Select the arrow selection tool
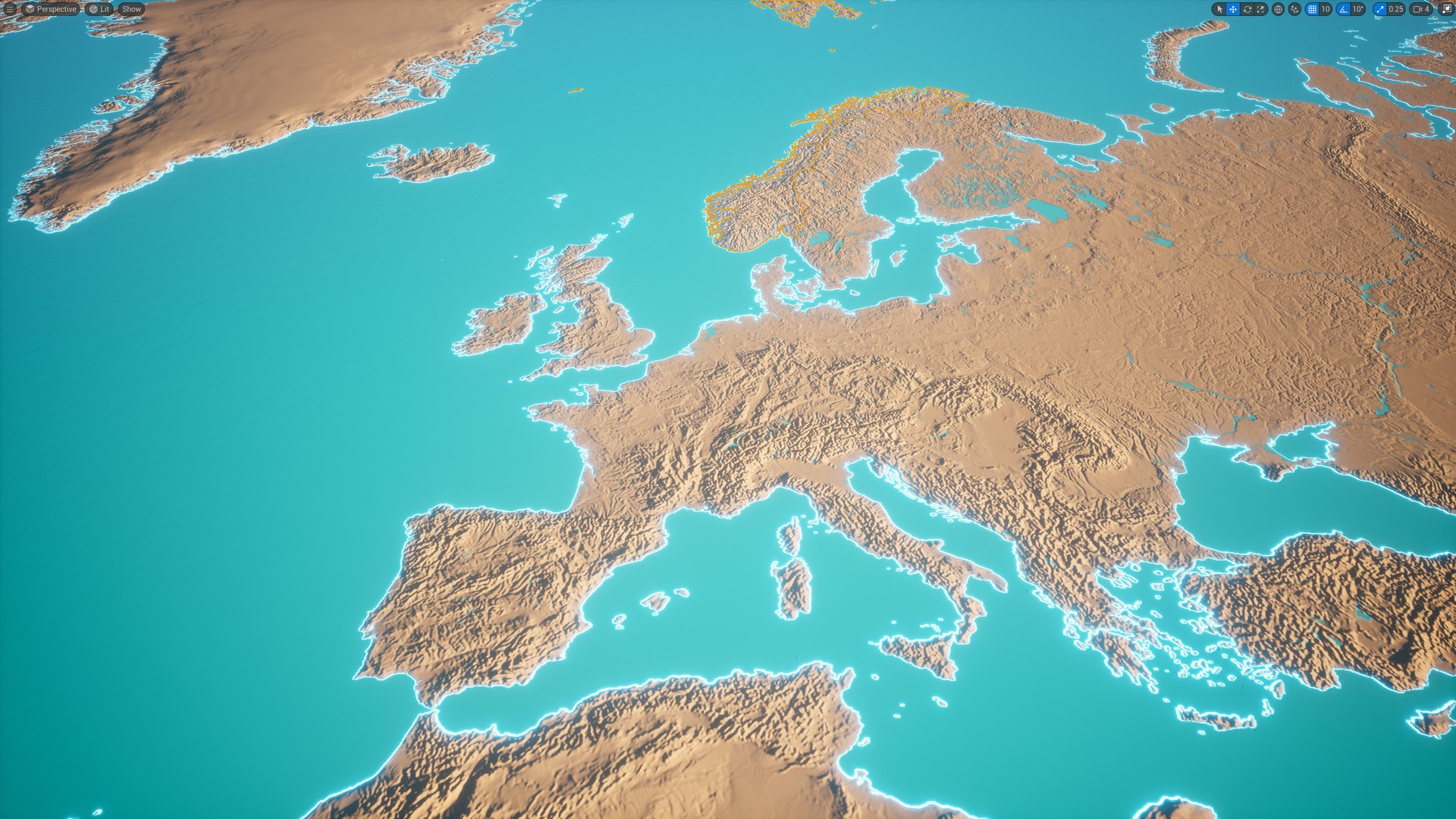The height and width of the screenshot is (819, 1456). click(x=1220, y=9)
